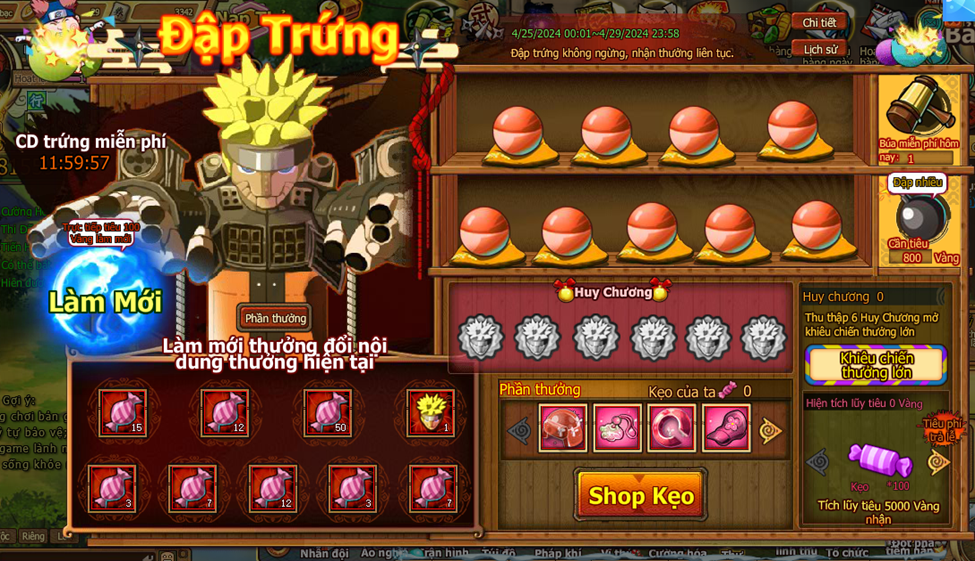The width and height of the screenshot is (975, 561).
Task: Select the candy x15 reward slot
Action: click(122, 411)
